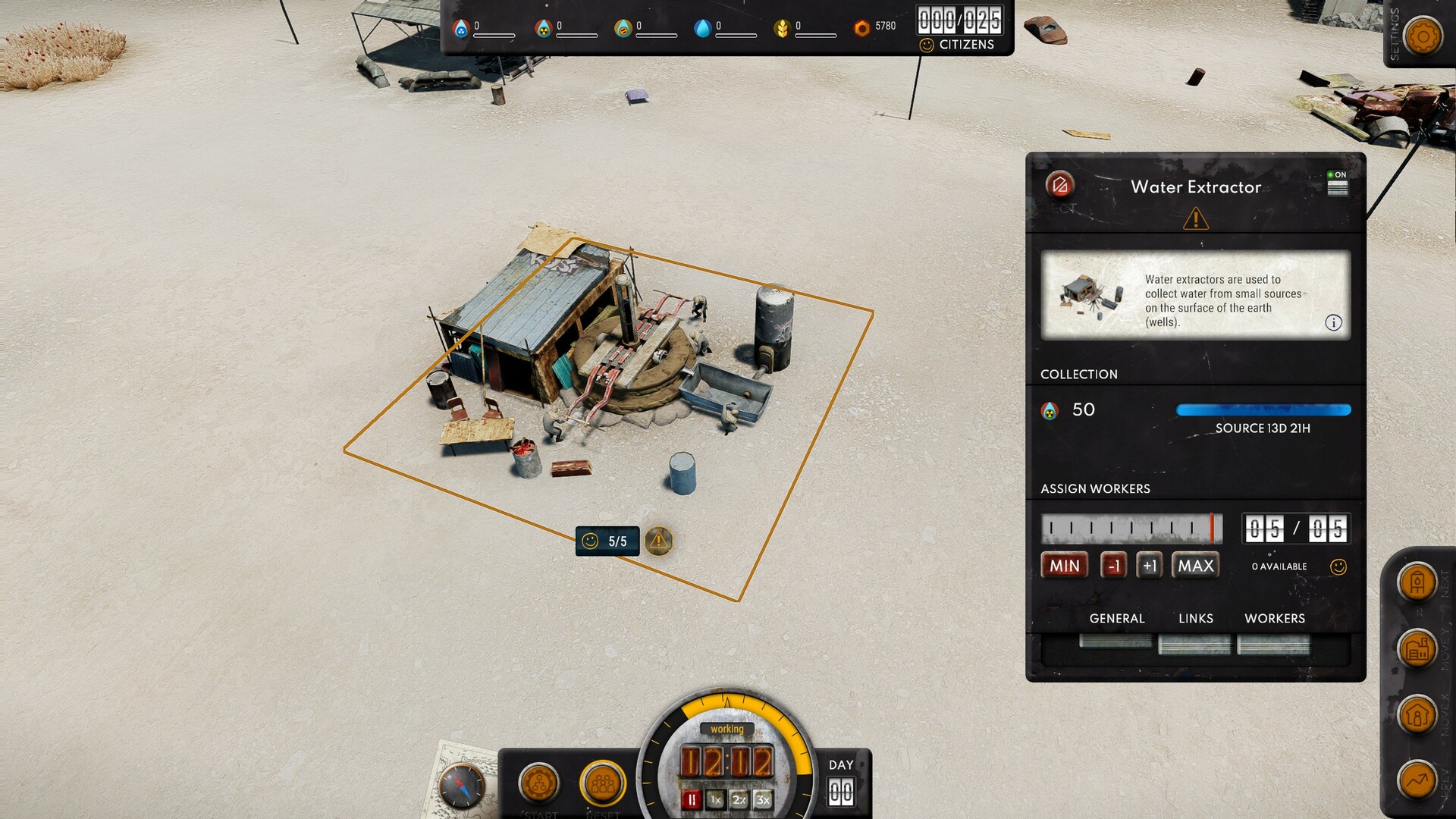
Task: Switch to the Workers tab
Action: tap(1274, 619)
